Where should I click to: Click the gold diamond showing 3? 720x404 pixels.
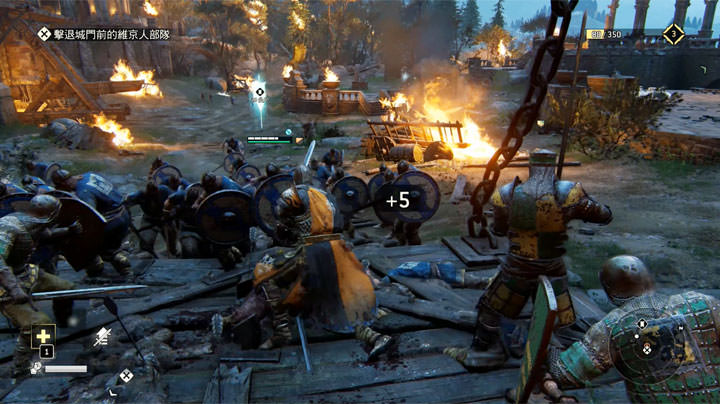pos(673,34)
